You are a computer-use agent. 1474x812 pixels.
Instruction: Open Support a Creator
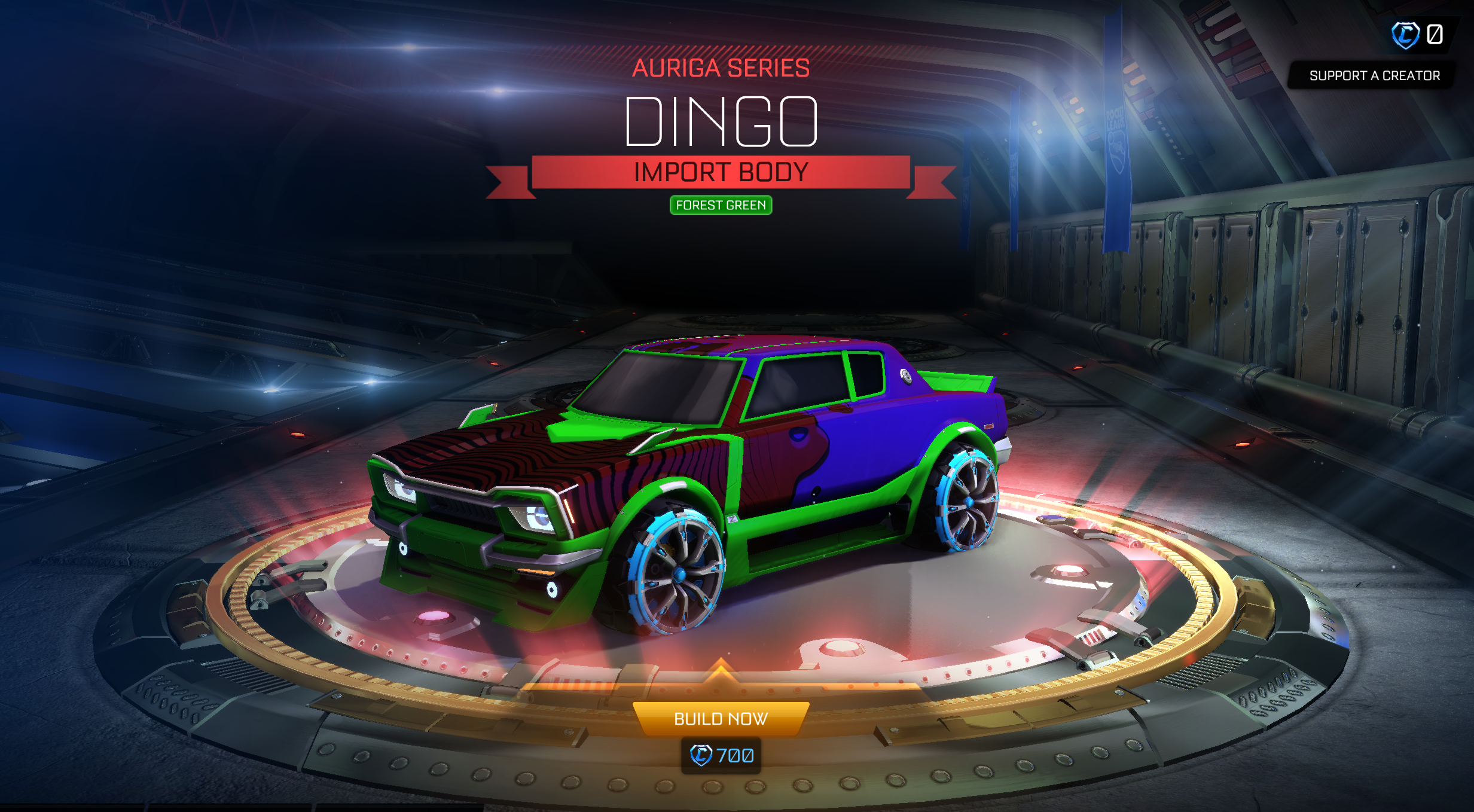pos(1374,75)
